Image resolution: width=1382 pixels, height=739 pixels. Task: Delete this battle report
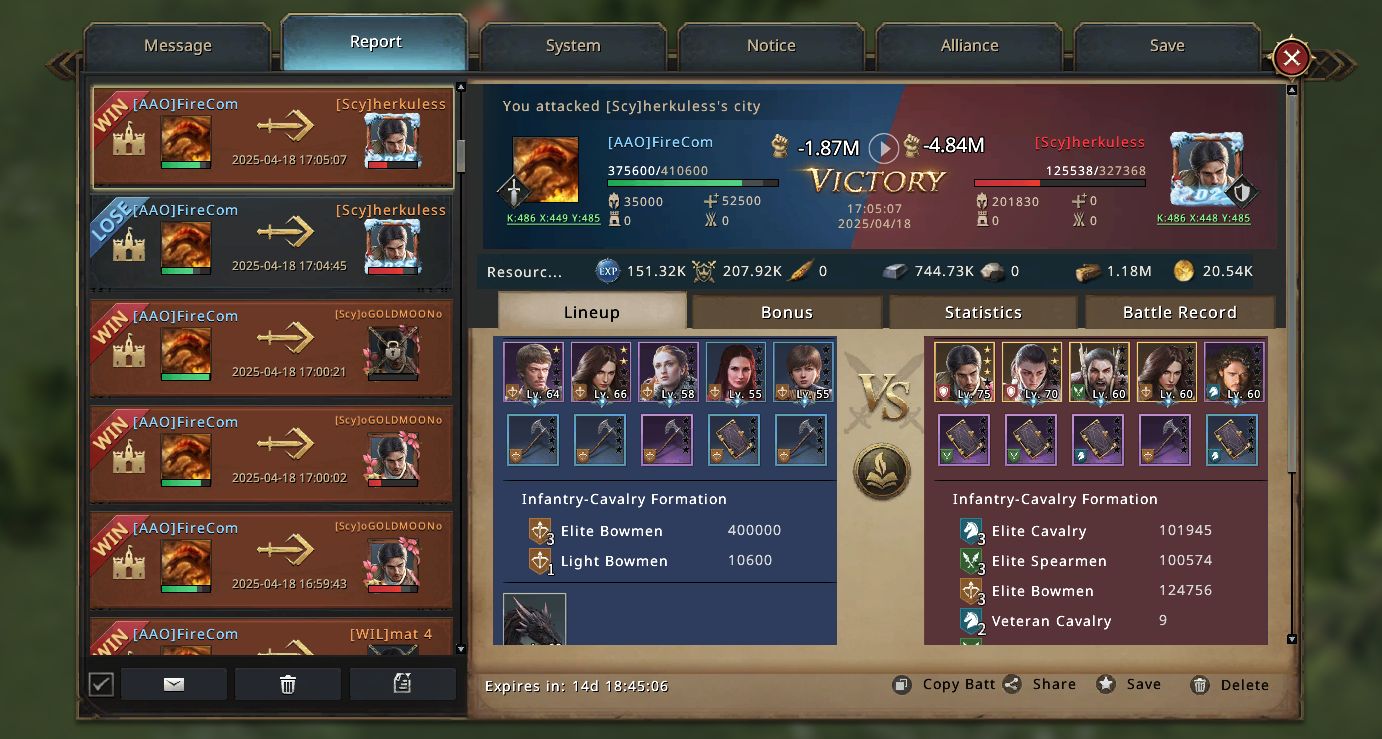coord(1231,685)
